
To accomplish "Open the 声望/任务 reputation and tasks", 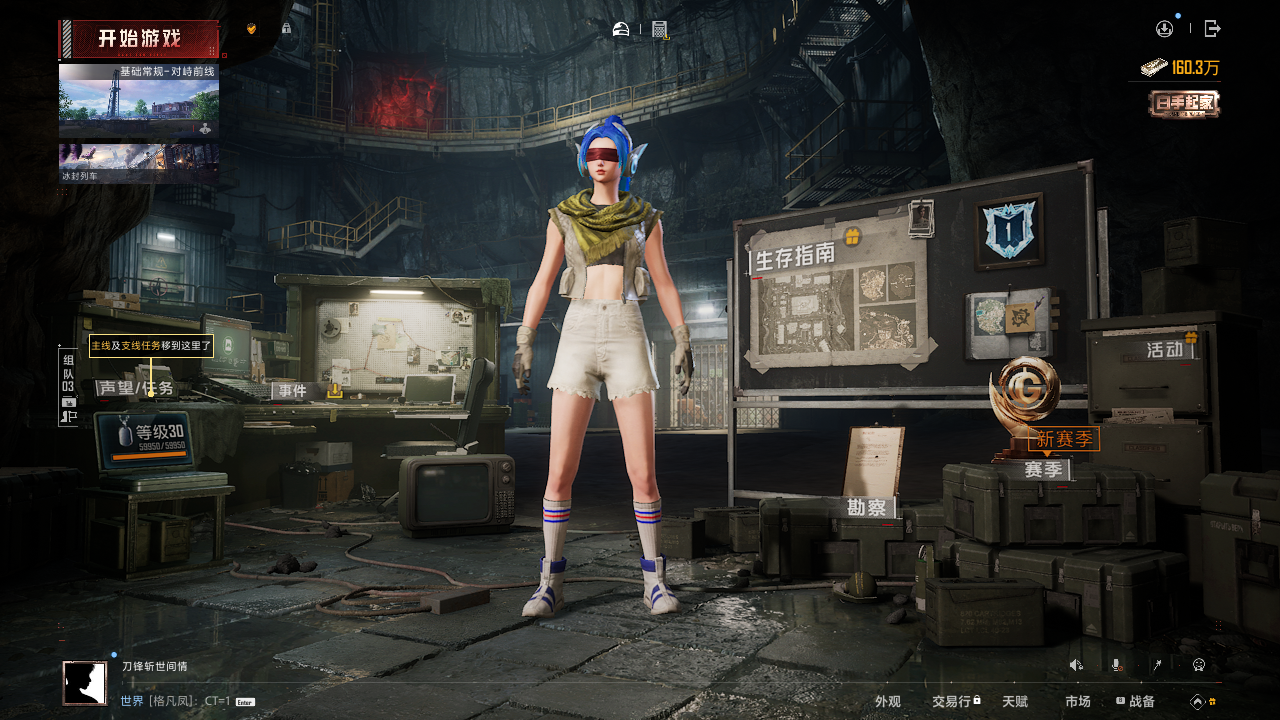I will tap(135, 388).
